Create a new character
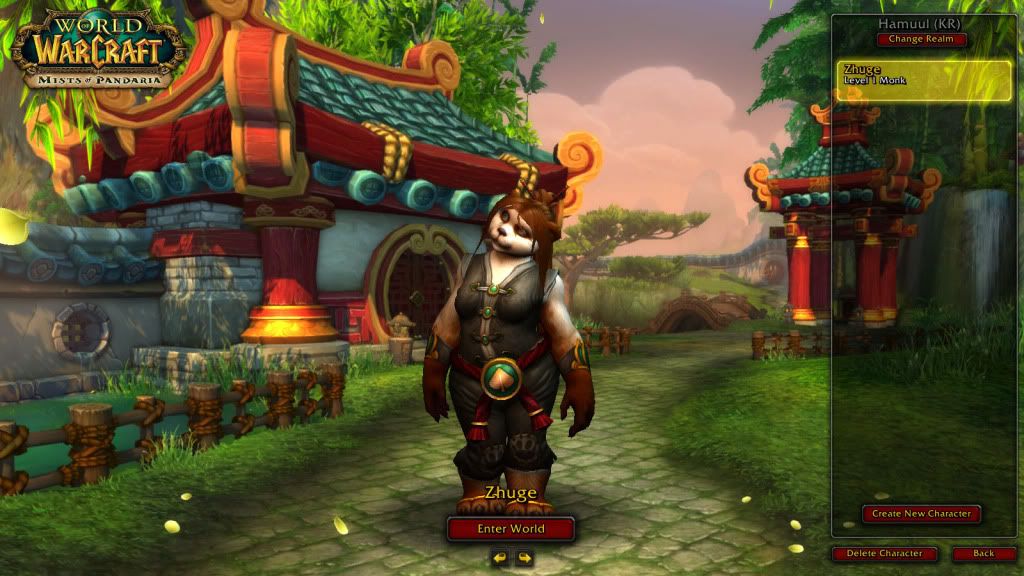The image size is (1024, 576). 922,514
